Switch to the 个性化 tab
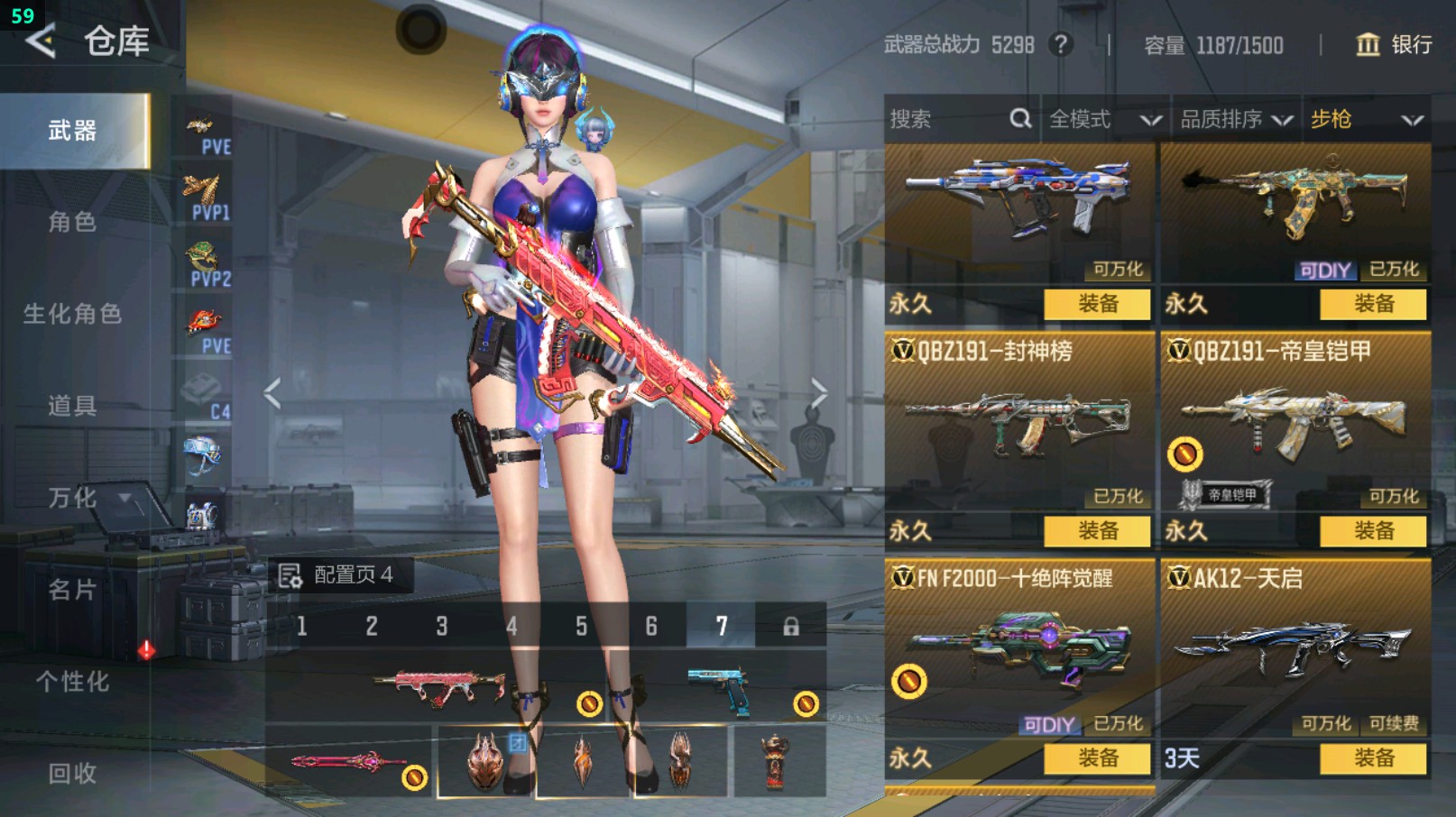This screenshot has height=817, width=1456. pos(72,682)
